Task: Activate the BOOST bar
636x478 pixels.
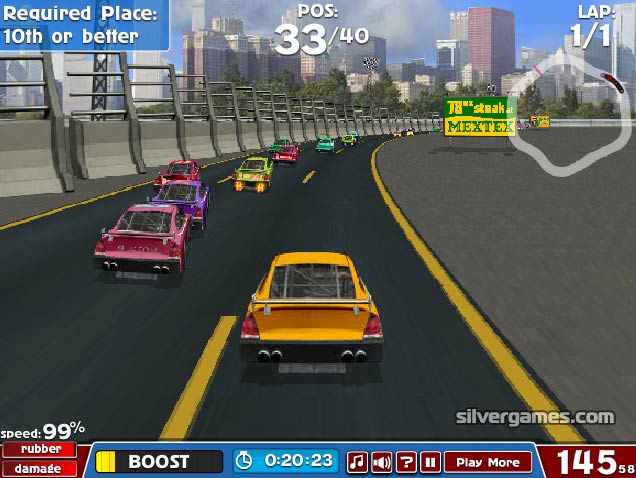Action: tap(159, 461)
